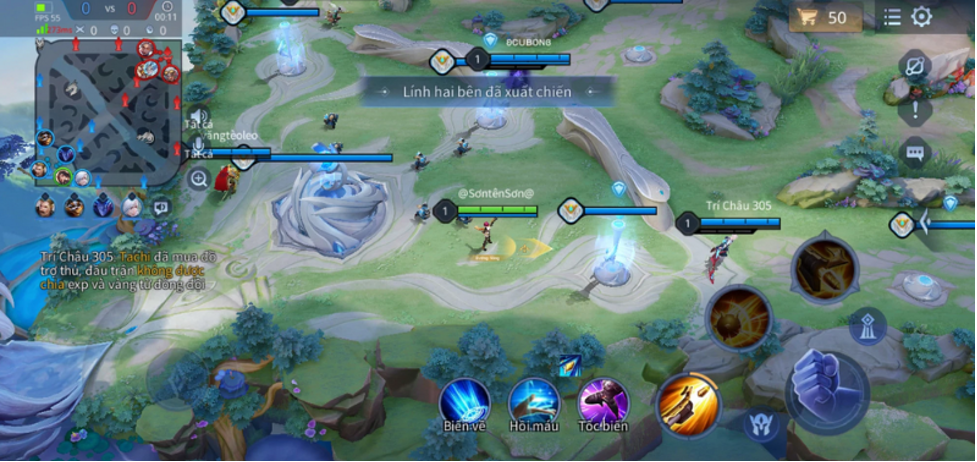977x462 pixels.
Task: Open the settings gear
Action: point(921,17)
